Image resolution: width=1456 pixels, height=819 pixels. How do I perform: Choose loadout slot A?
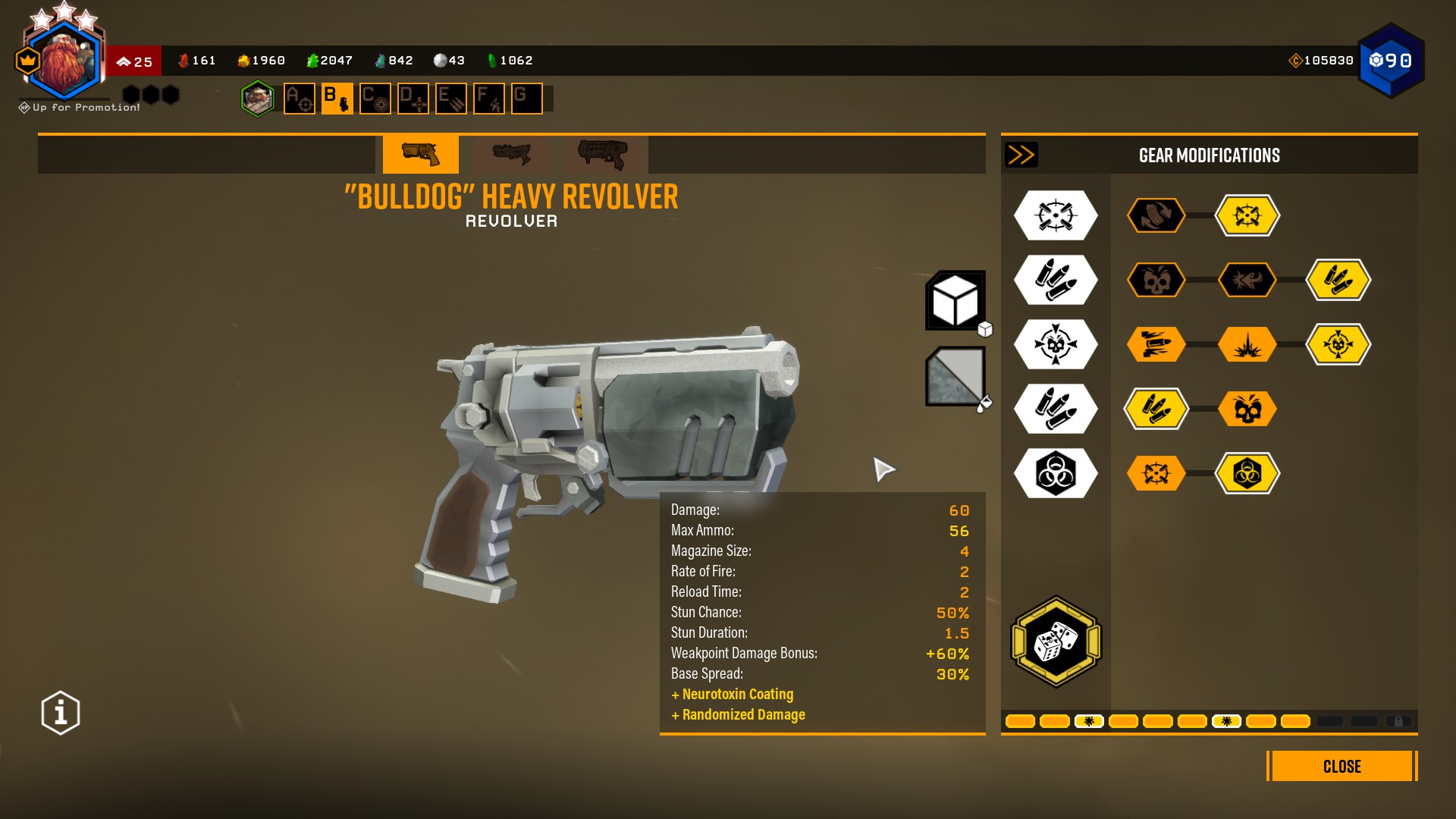(299, 99)
